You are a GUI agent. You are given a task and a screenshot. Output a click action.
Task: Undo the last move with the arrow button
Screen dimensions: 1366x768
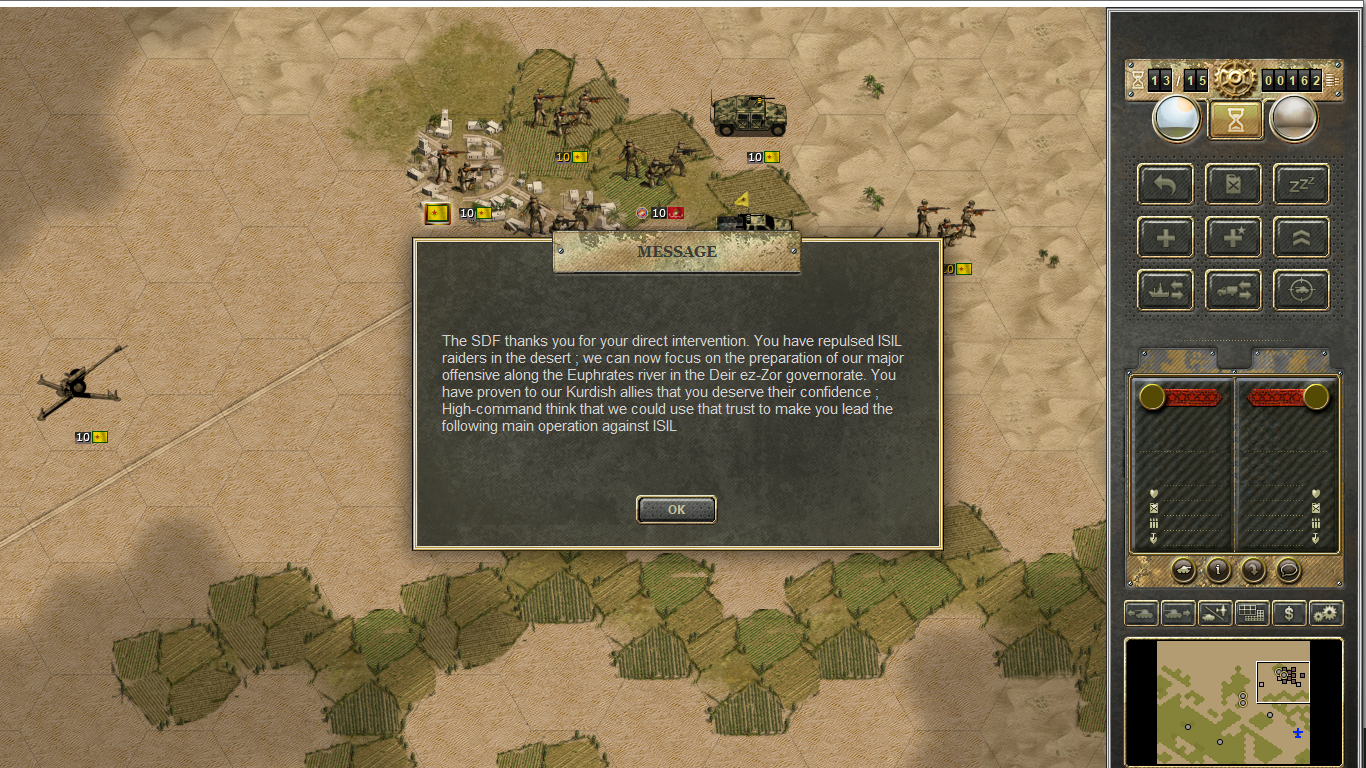[x=1165, y=185]
